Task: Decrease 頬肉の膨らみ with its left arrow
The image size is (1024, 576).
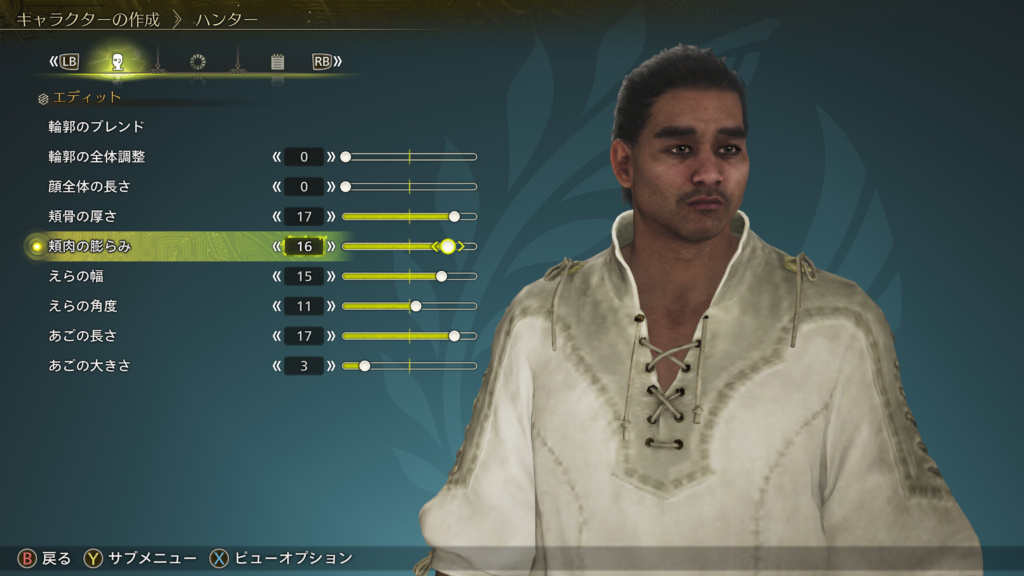Action: (x=276, y=246)
